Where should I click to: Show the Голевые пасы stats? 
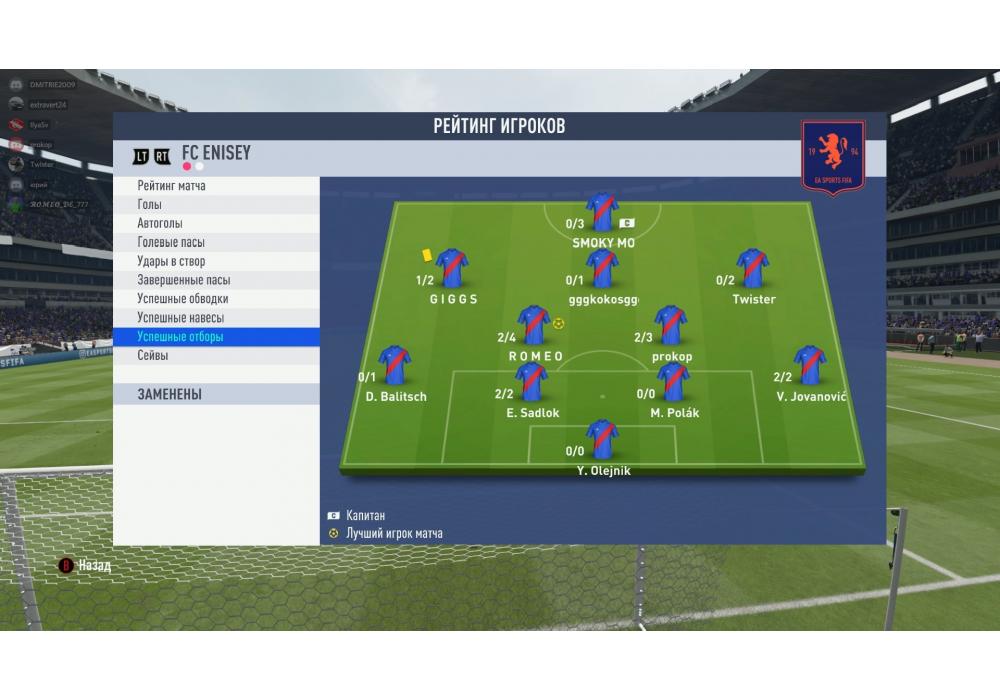[x=216, y=243]
